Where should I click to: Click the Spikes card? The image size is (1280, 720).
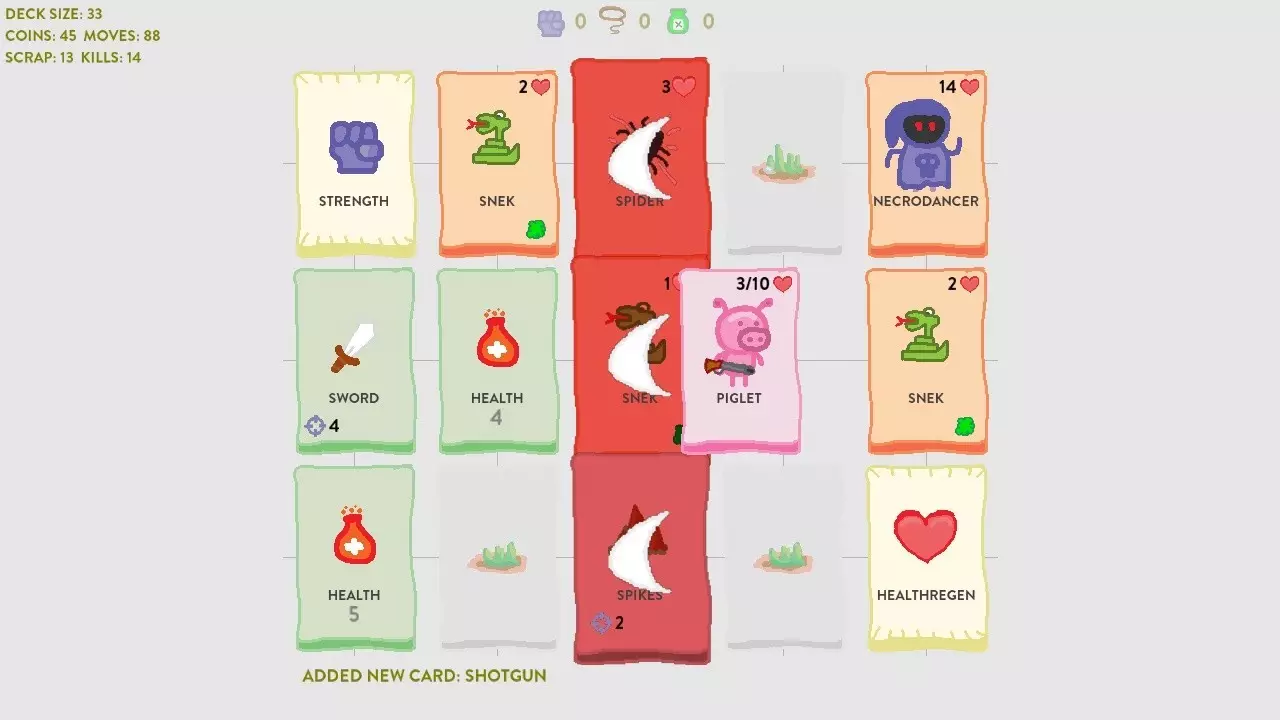tap(641, 555)
